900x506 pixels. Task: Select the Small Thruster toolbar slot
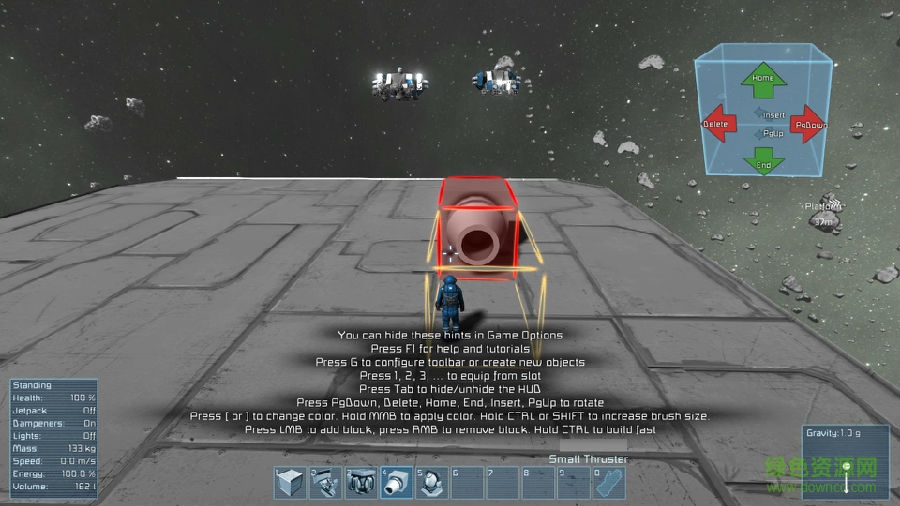396,483
